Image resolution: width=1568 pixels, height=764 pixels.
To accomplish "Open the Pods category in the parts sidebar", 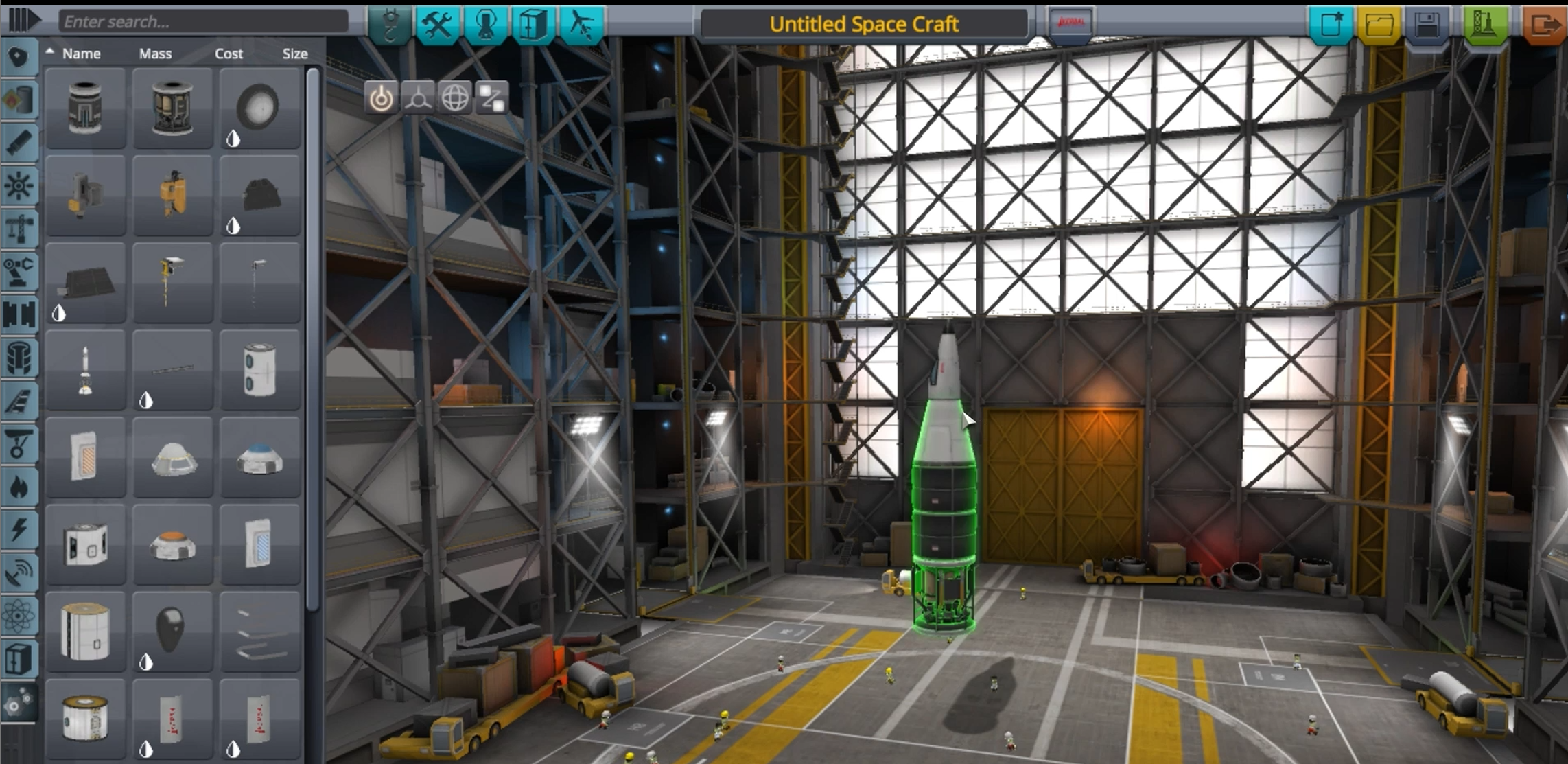I will (19, 58).
